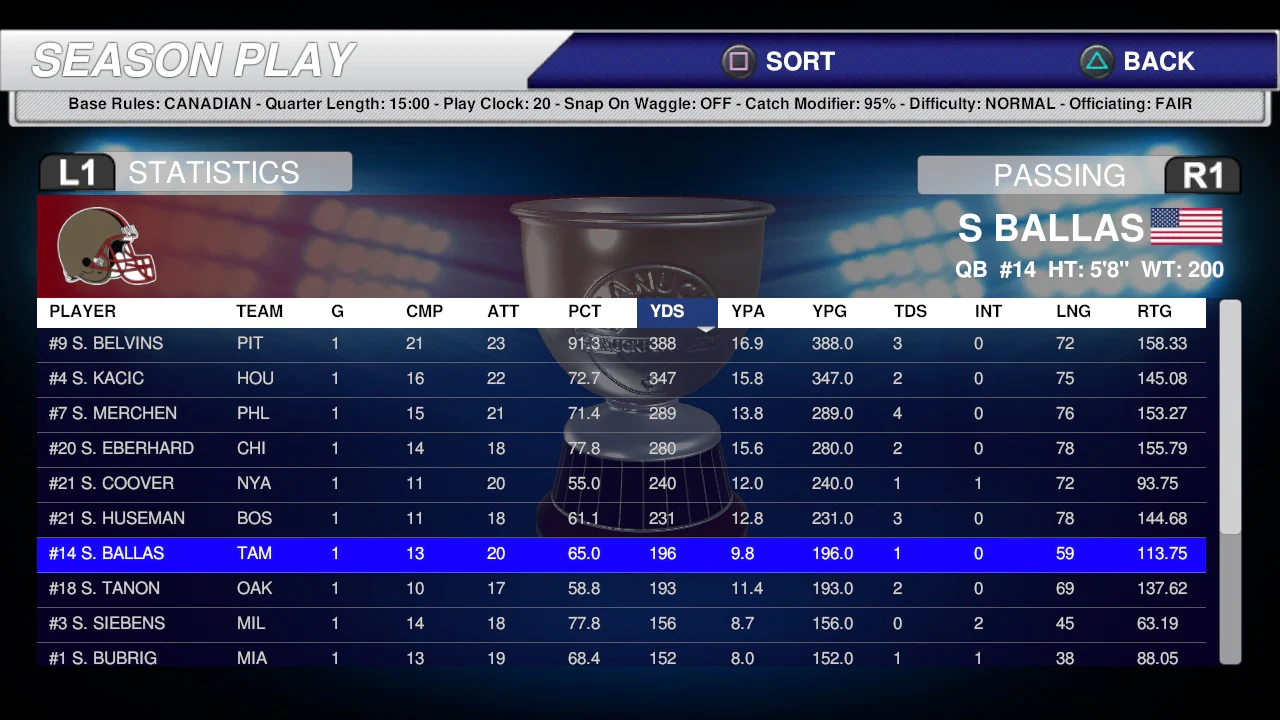
Task: Open the Statistics category selector
Action: 195,173
